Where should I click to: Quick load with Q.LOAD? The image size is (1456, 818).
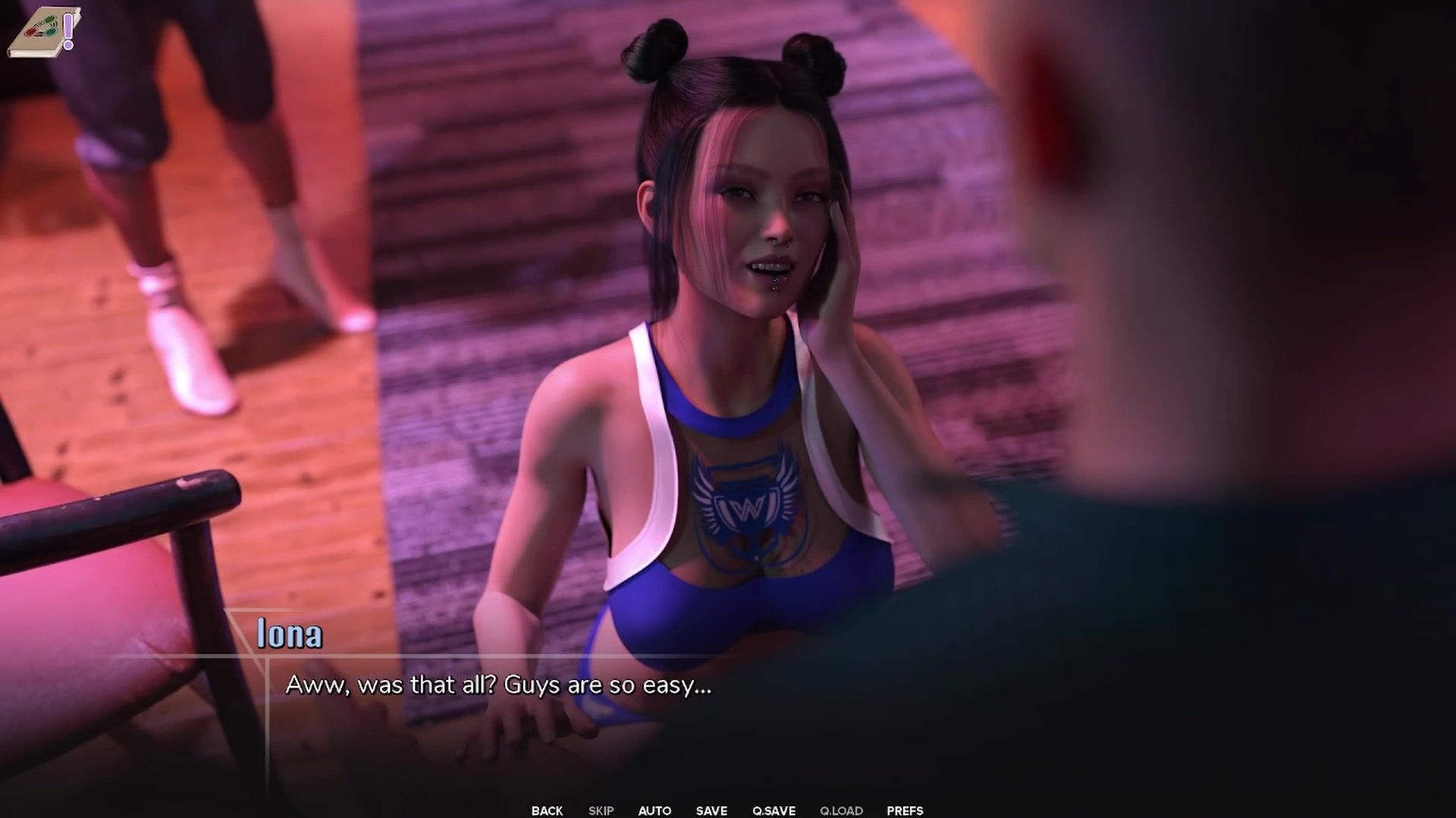tap(841, 810)
